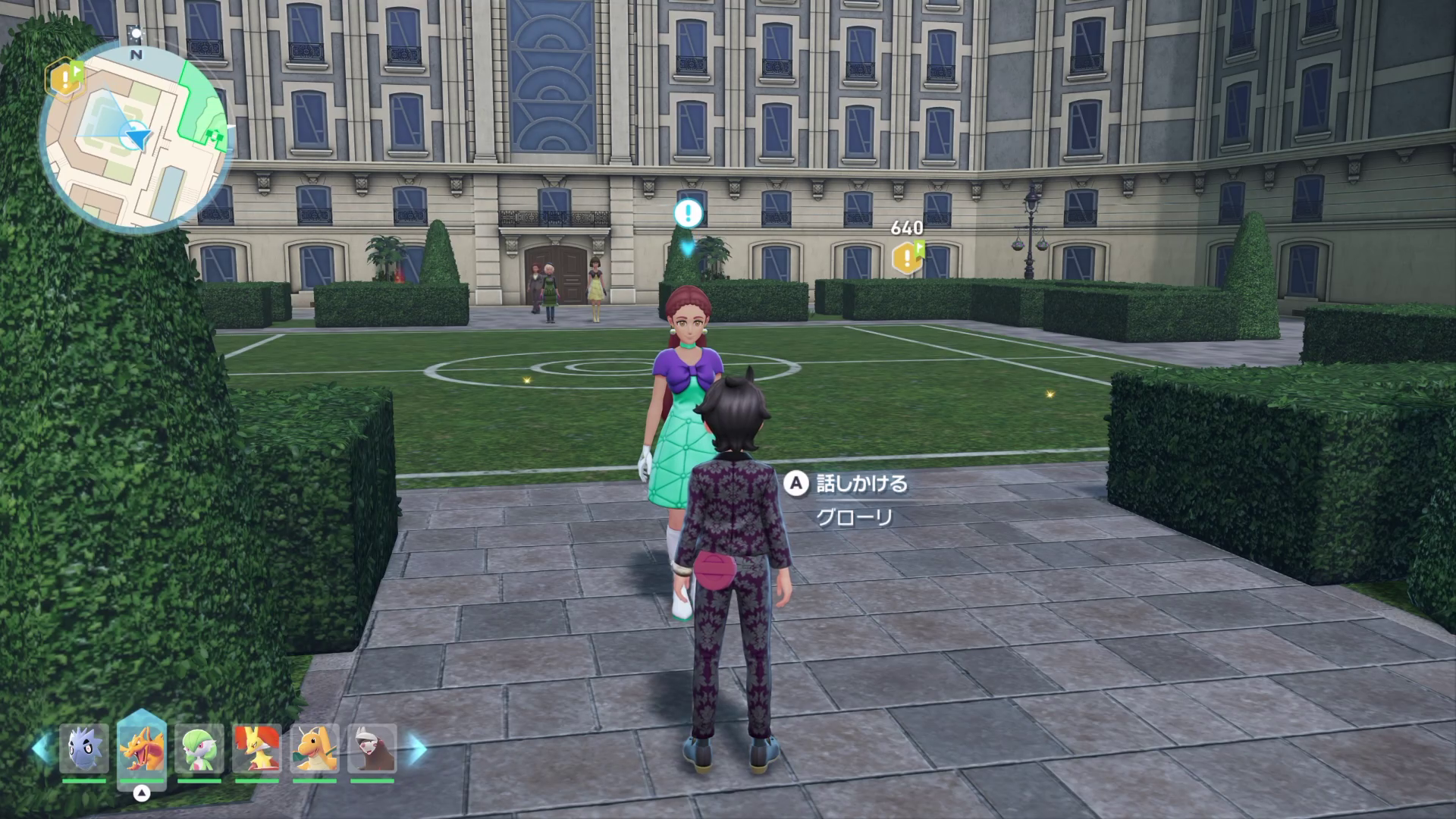Click the green area marker on the minimap
Screen dimensions: 1456x819
pyautogui.click(x=213, y=134)
